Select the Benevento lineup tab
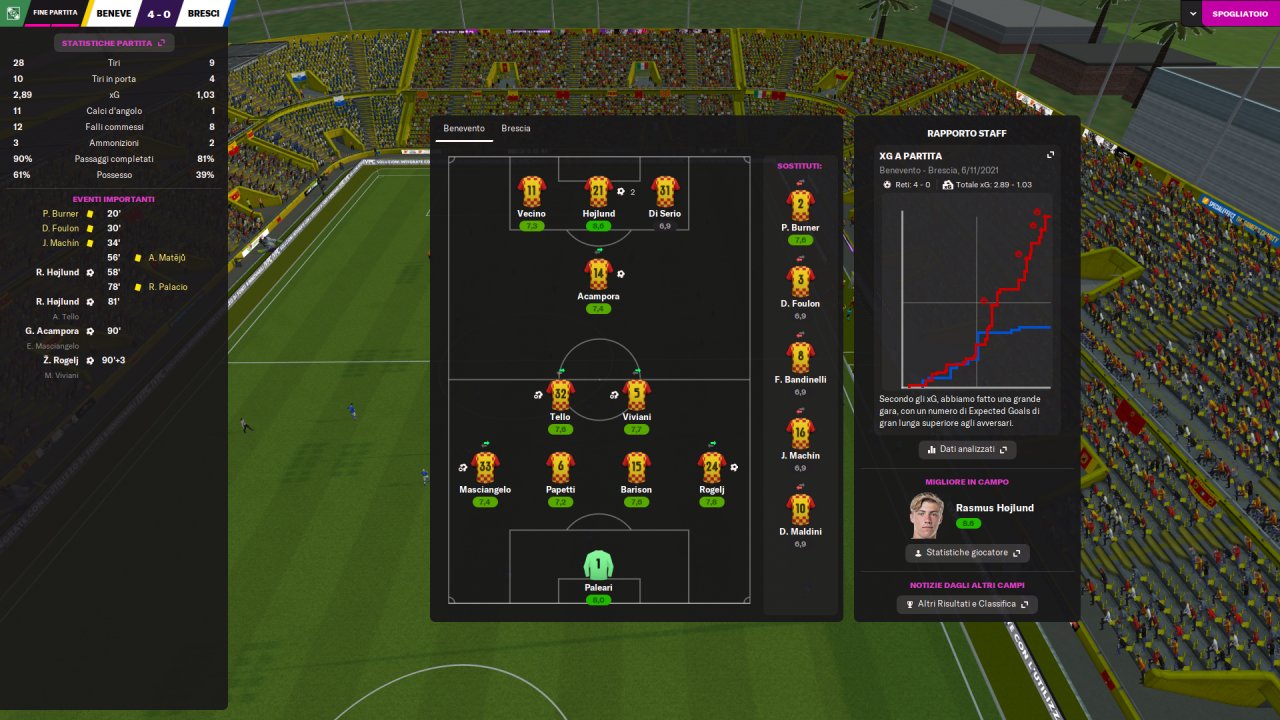This screenshot has width=1280, height=720. 464,129
